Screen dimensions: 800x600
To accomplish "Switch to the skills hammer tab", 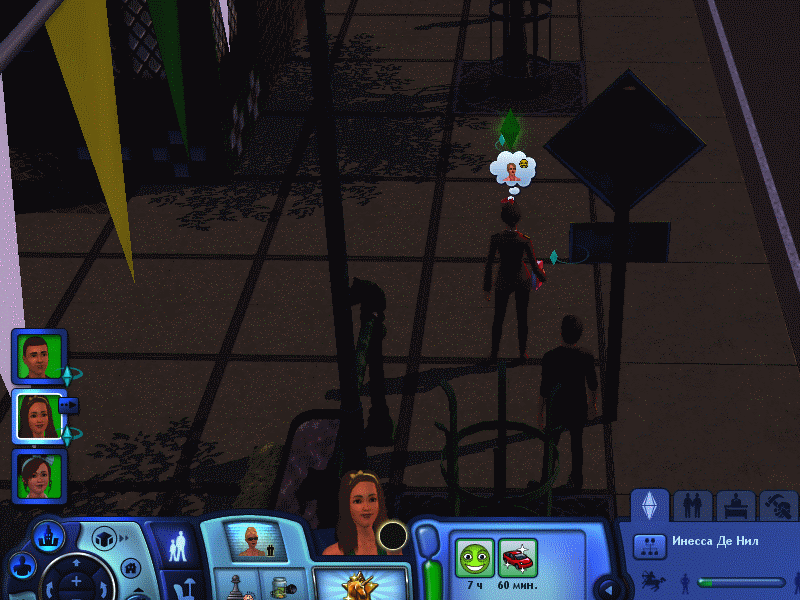I will [780, 506].
